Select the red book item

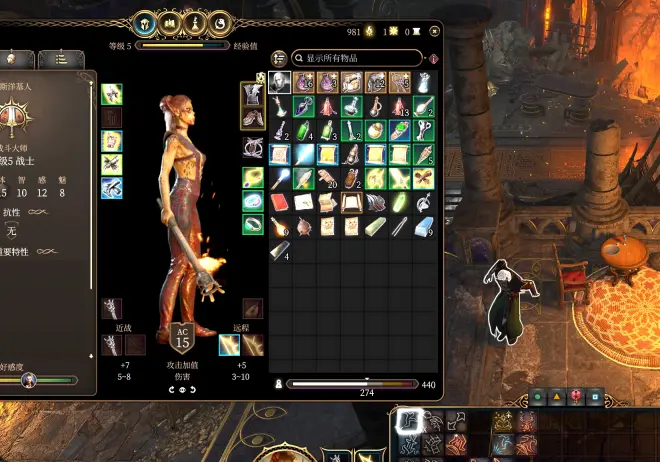pyautogui.click(x=279, y=202)
